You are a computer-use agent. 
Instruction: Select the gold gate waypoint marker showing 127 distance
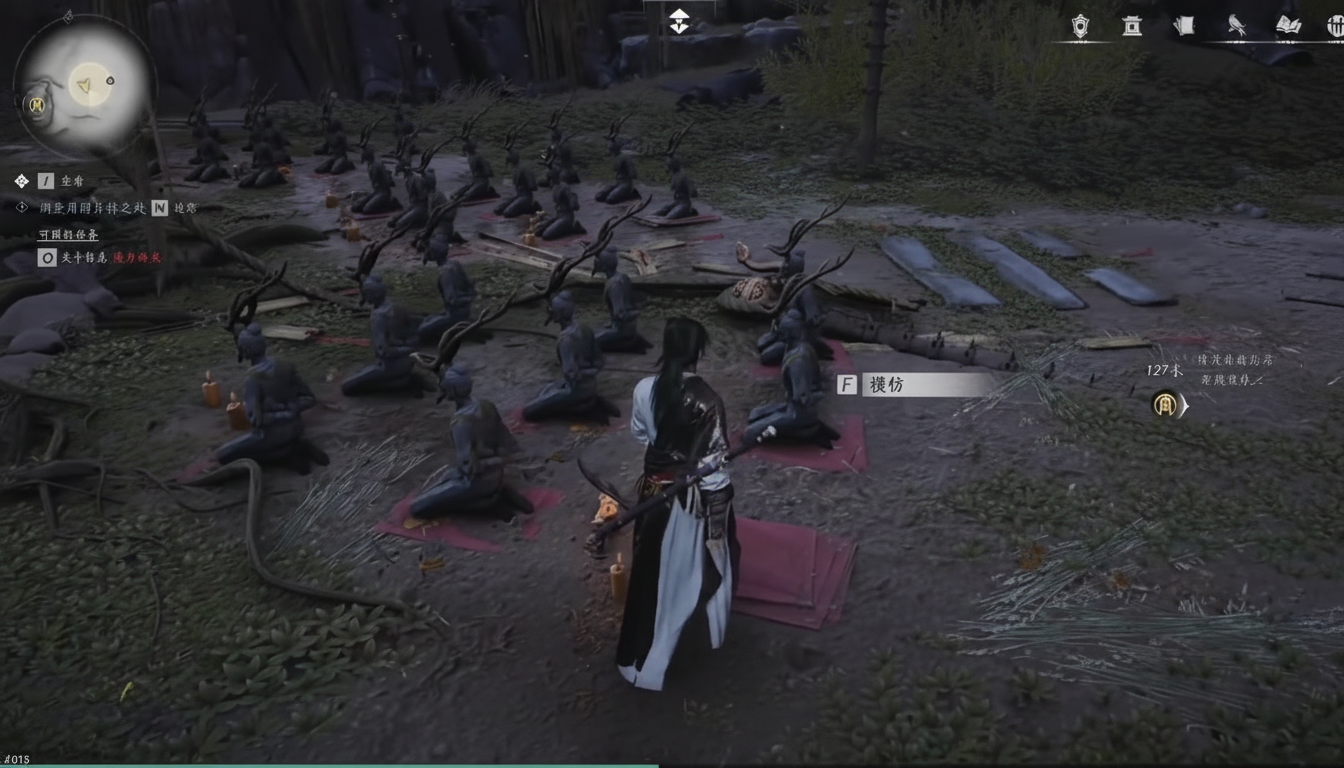click(x=1165, y=405)
